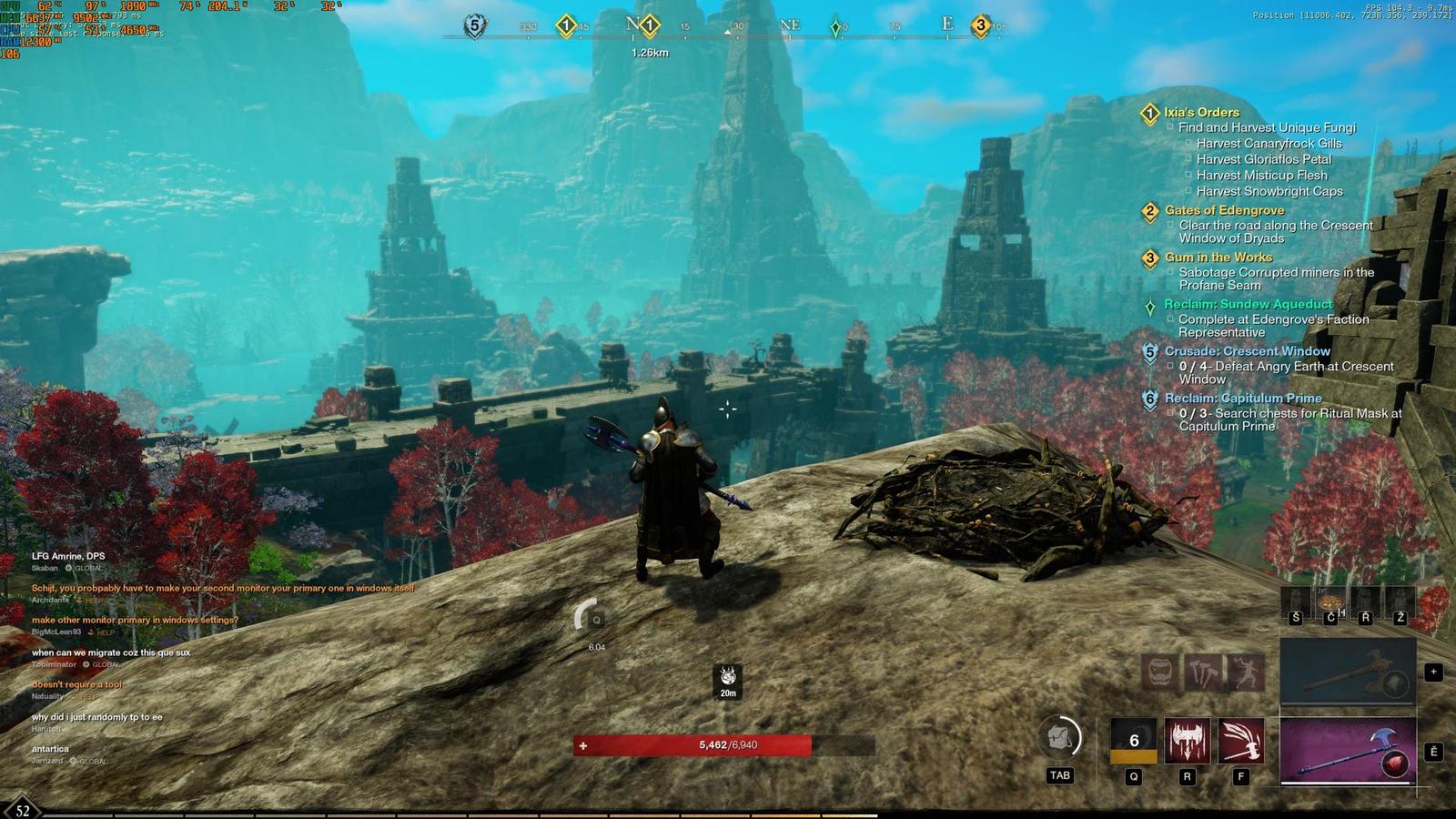The image size is (1456, 819).
Task: Open the Crusade: Crescent Window mission
Action: click(x=1247, y=351)
